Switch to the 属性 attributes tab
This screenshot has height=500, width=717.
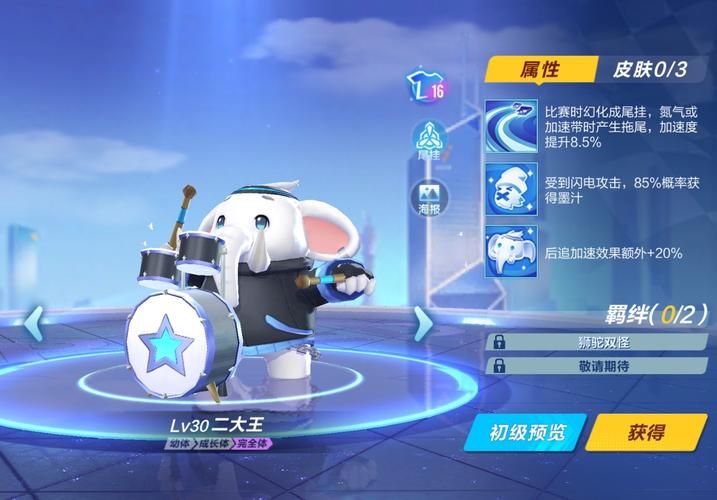pyautogui.click(x=538, y=69)
